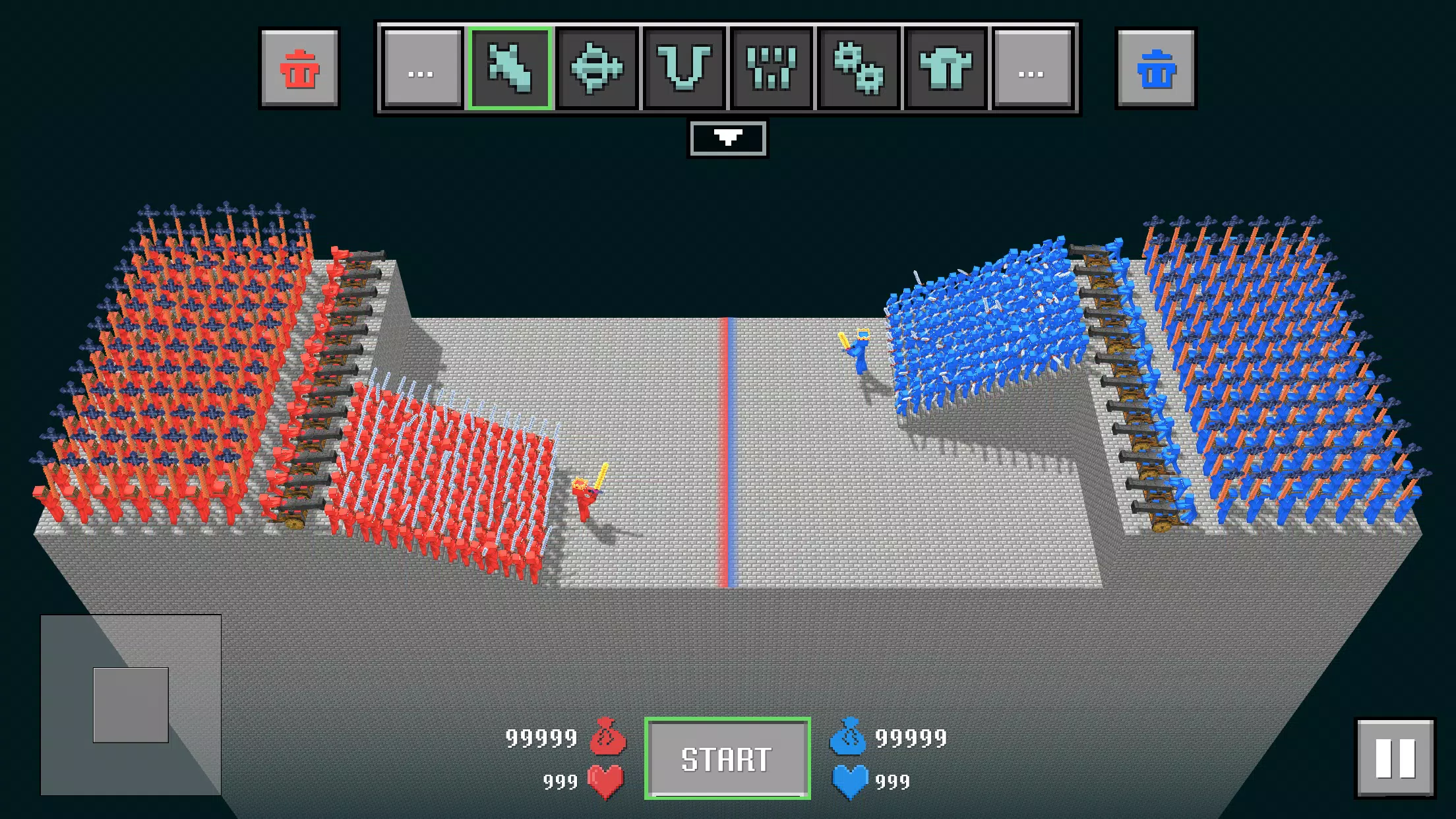The image size is (1456, 819).
Task: Open more units with left ellipsis slot
Action: pos(422,69)
